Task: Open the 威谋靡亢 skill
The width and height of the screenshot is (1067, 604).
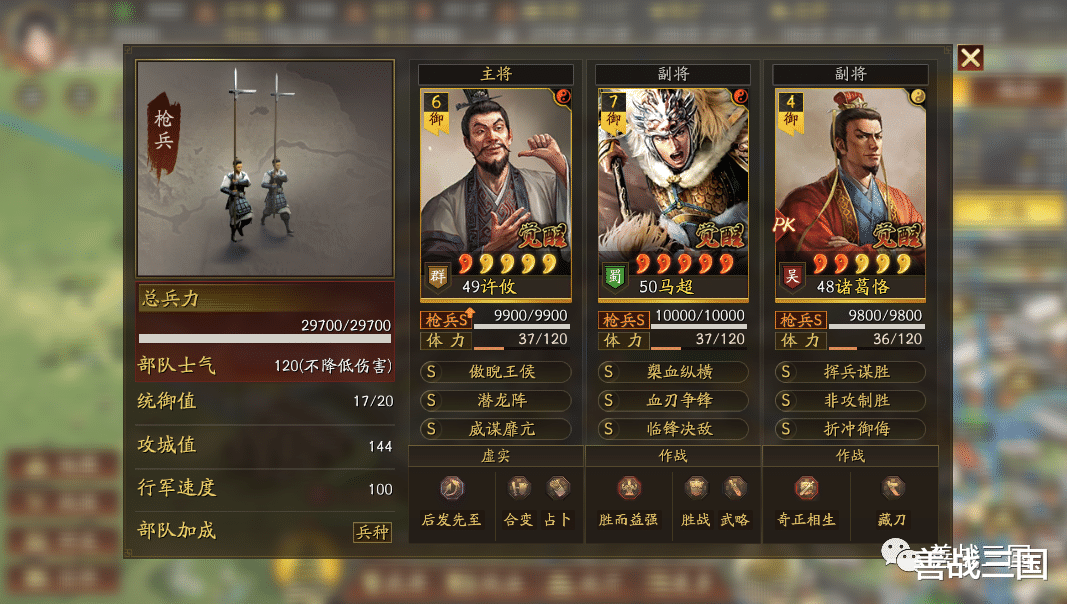Action: point(496,428)
